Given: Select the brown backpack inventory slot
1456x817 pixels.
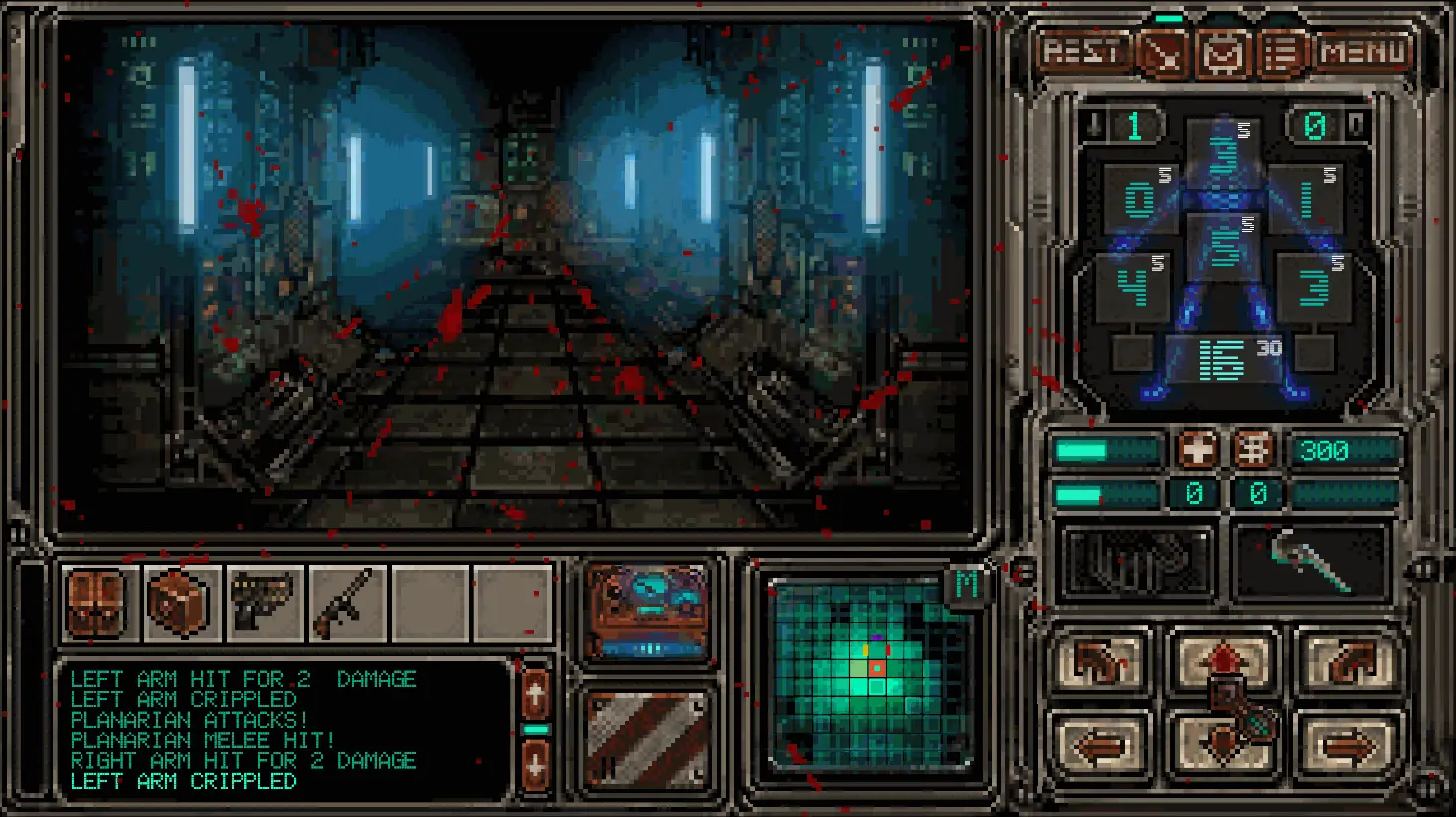Looking at the screenshot, I should [97, 602].
